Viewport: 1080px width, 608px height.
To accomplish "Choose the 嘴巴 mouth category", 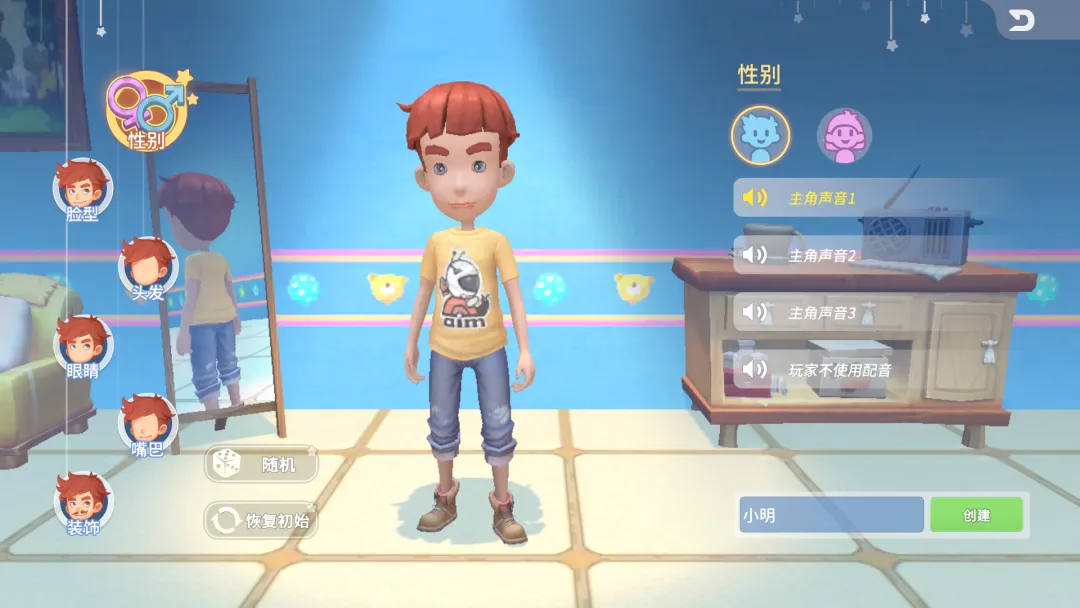I will (x=148, y=425).
